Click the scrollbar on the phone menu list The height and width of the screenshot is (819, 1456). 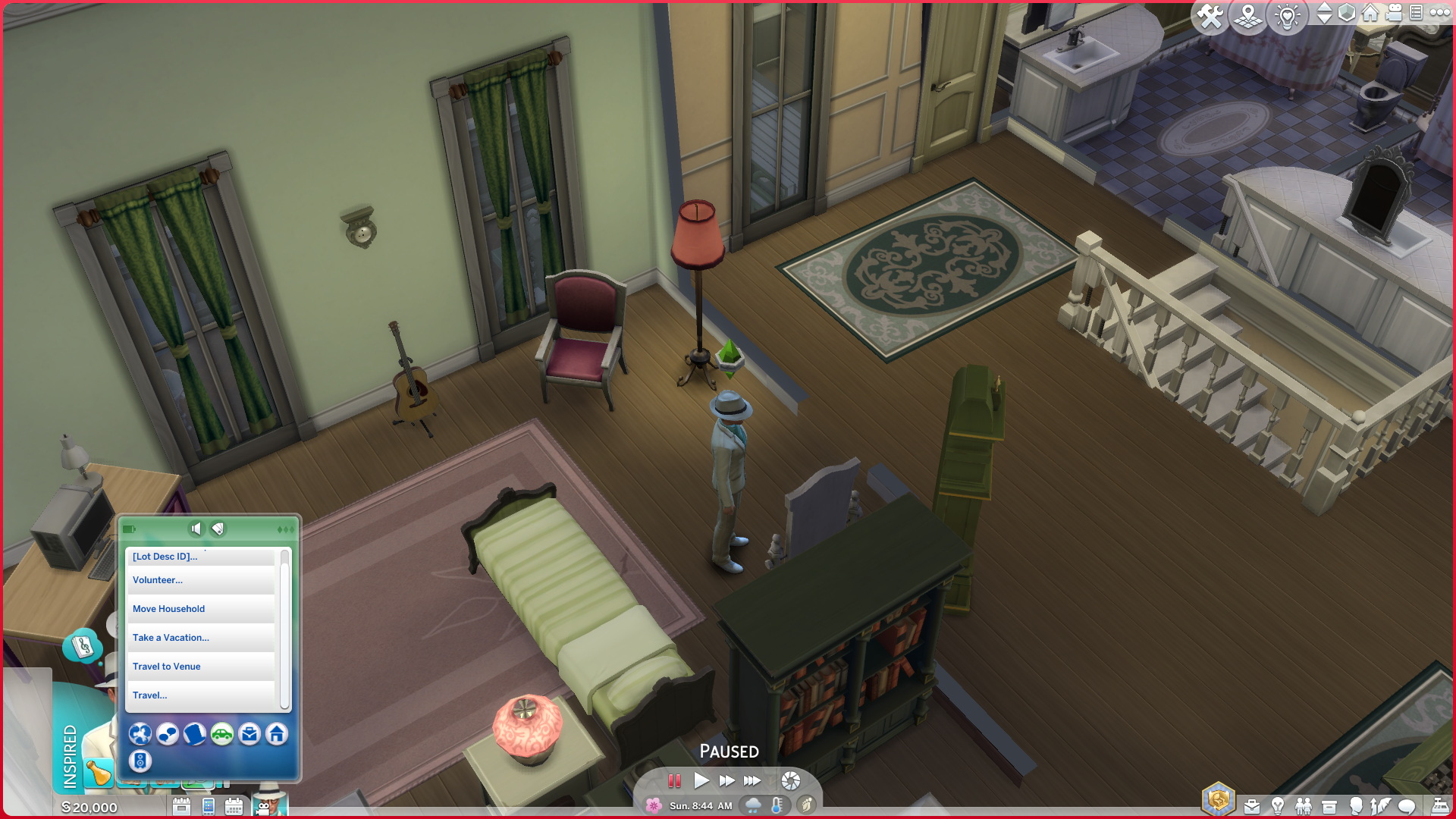point(284,629)
